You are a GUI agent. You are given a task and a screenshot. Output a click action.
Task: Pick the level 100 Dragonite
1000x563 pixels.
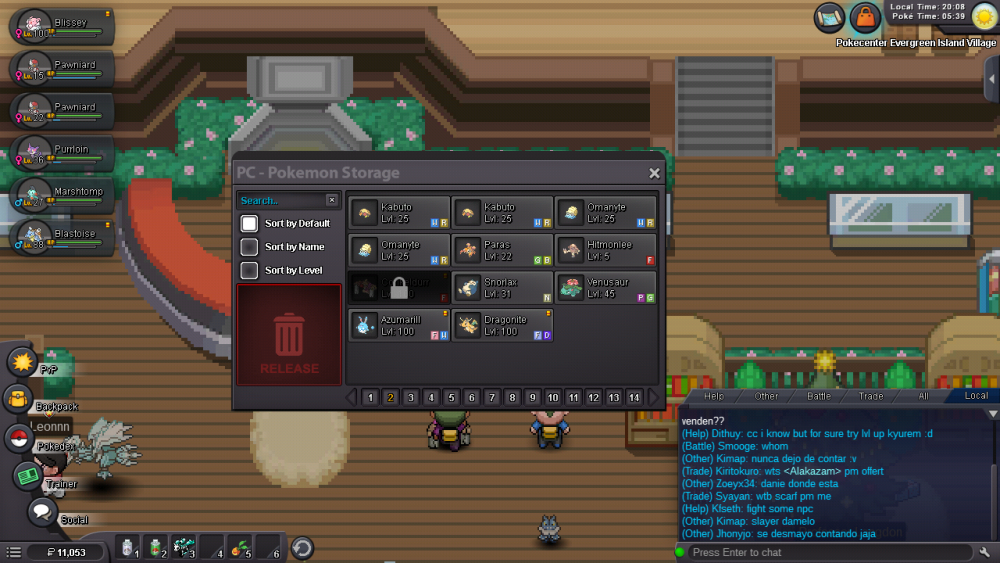(x=503, y=325)
